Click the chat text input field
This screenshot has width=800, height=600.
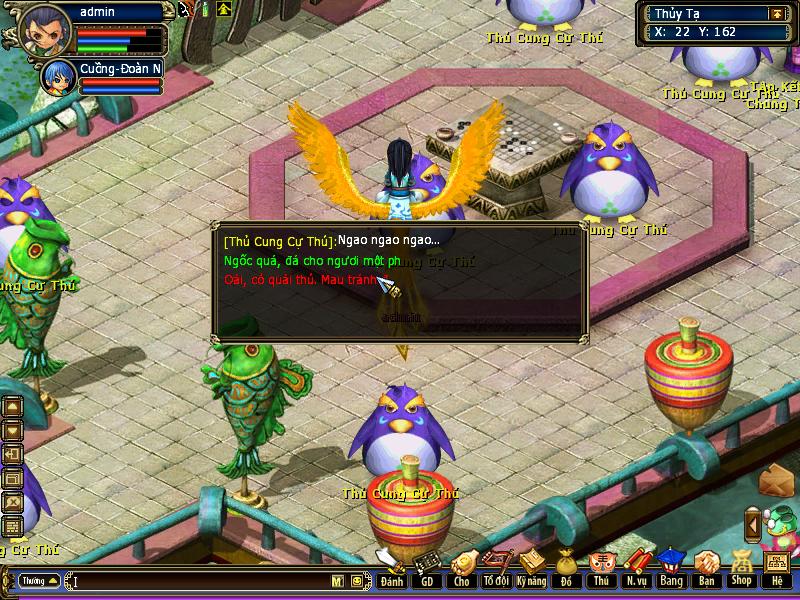200,581
